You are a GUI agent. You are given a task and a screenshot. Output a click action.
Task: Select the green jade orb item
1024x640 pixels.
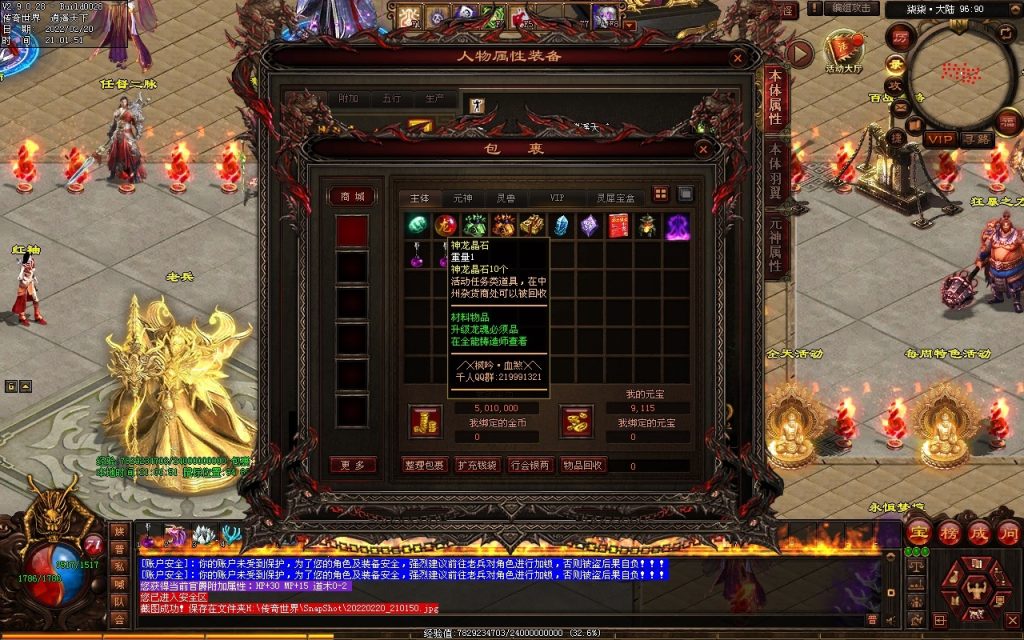[417, 226]
